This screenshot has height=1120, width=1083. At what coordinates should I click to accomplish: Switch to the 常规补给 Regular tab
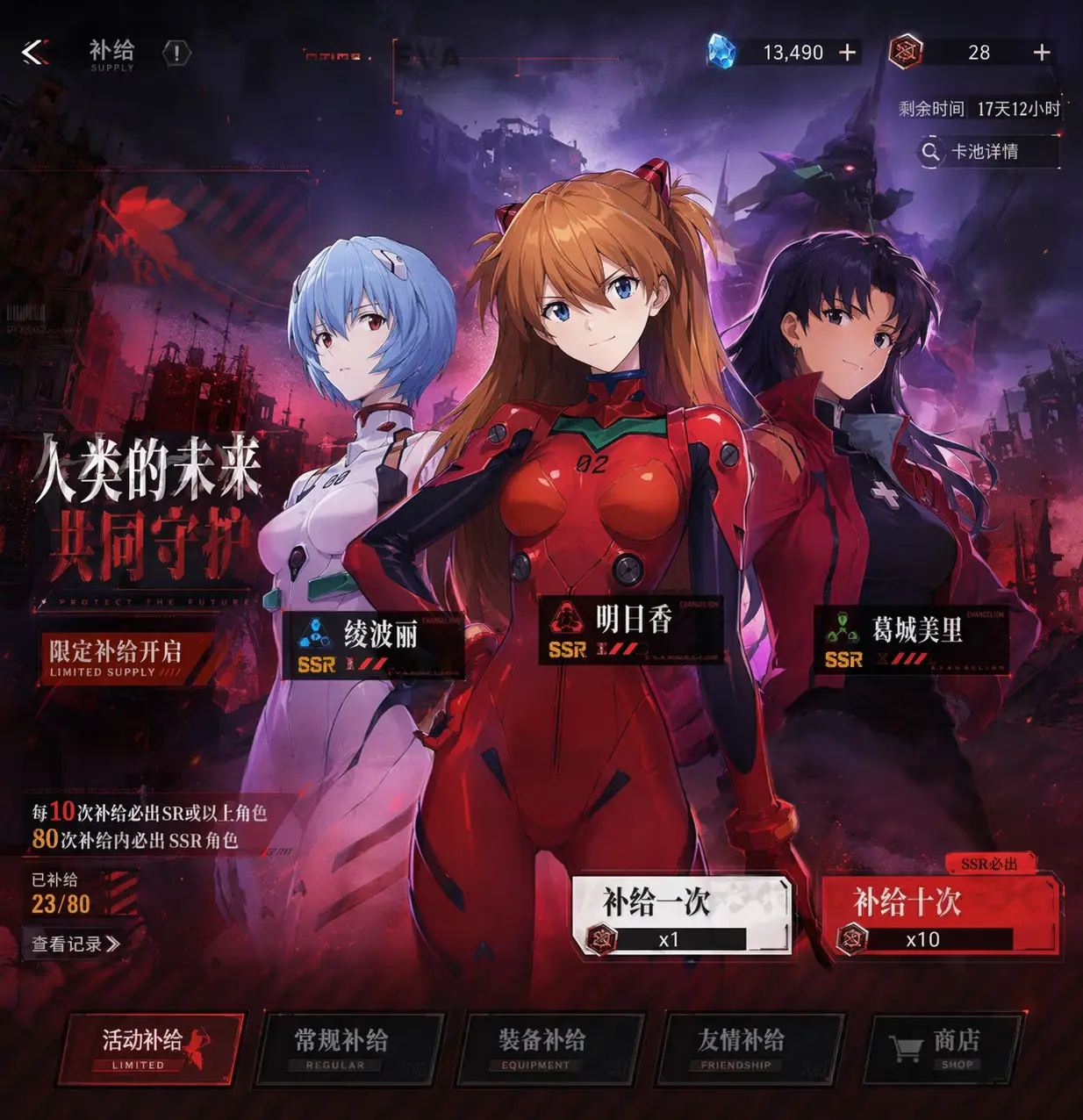tap(348, 1048)
